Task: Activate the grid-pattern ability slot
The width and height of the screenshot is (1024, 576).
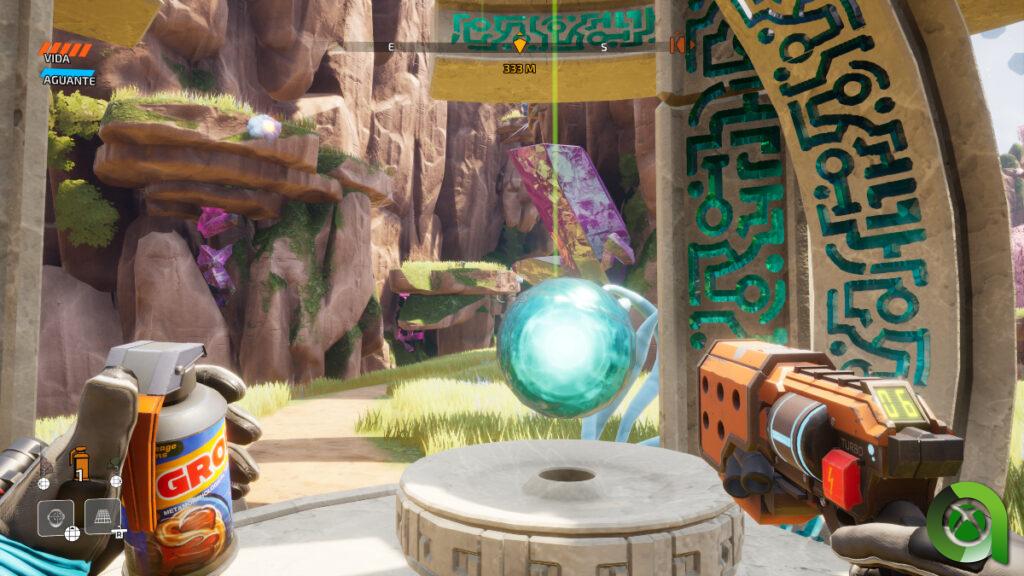Action: point(102,517)
